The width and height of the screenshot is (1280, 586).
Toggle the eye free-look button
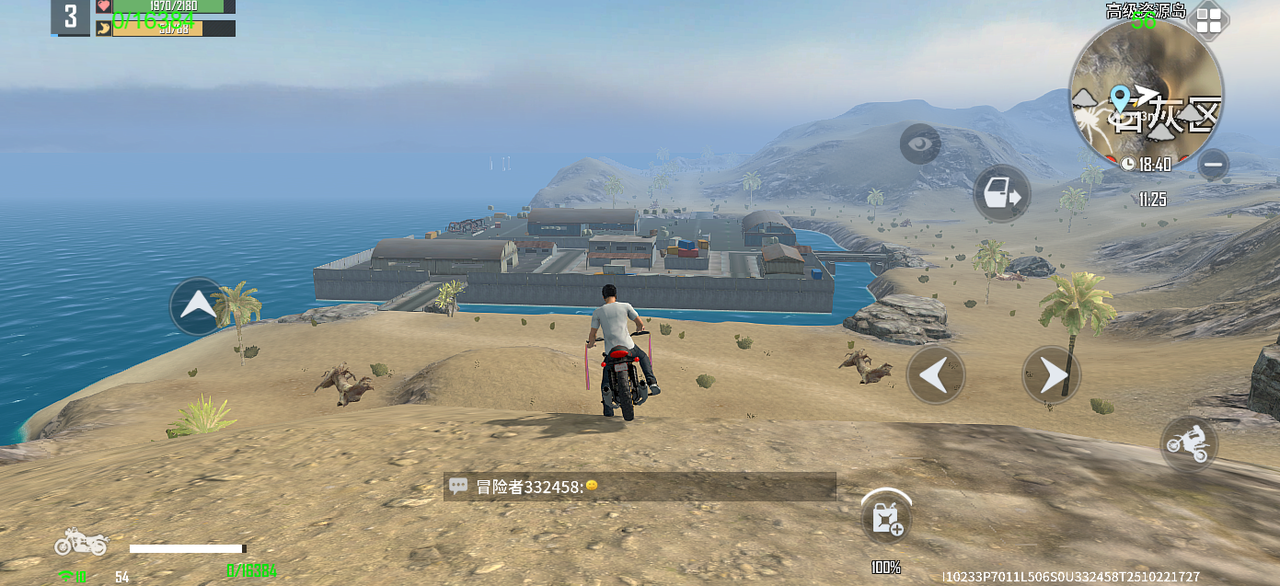point(920,144)
